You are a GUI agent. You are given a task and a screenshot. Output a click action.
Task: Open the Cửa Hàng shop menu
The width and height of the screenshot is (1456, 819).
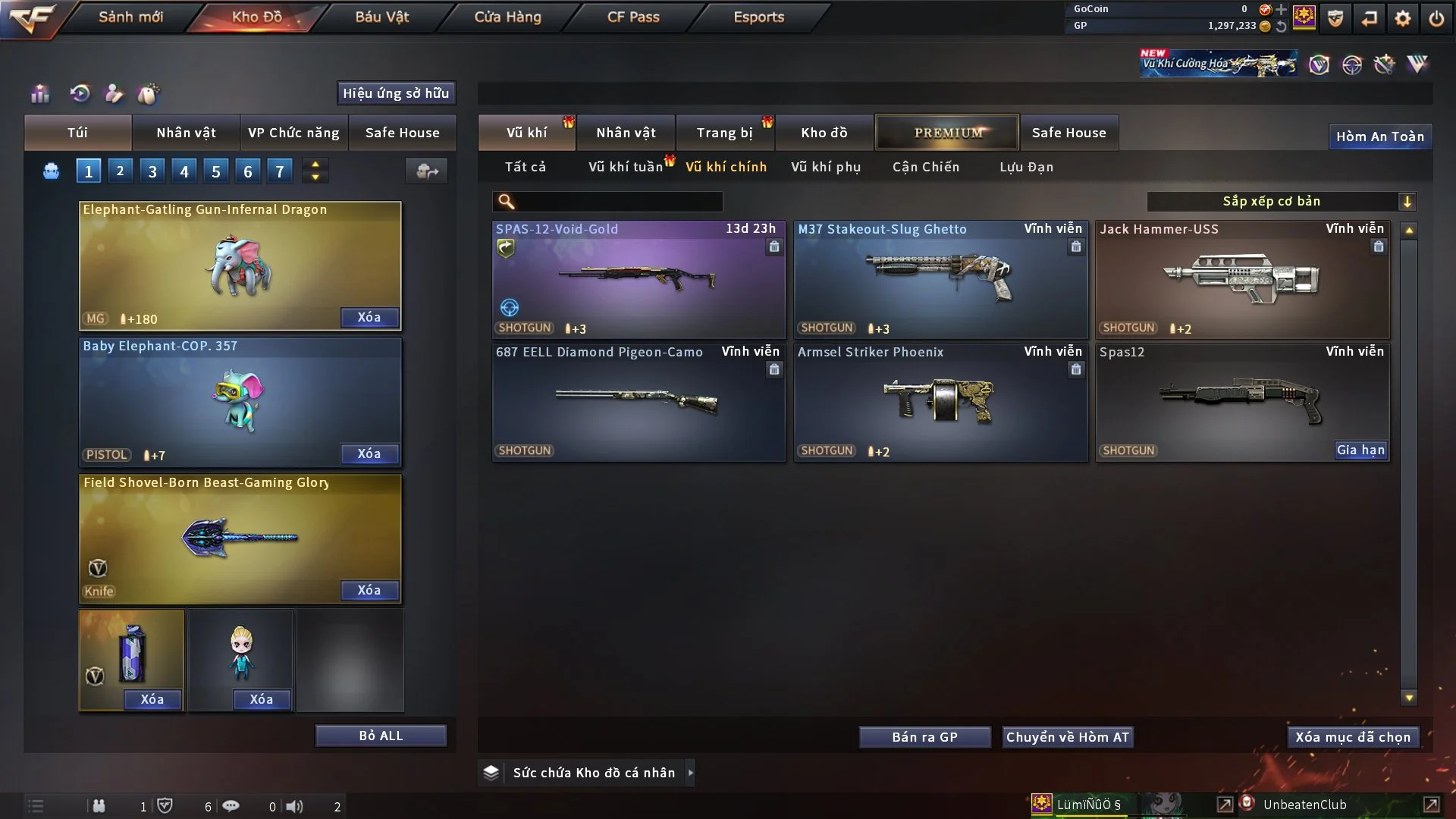click(x=507, y=17)
